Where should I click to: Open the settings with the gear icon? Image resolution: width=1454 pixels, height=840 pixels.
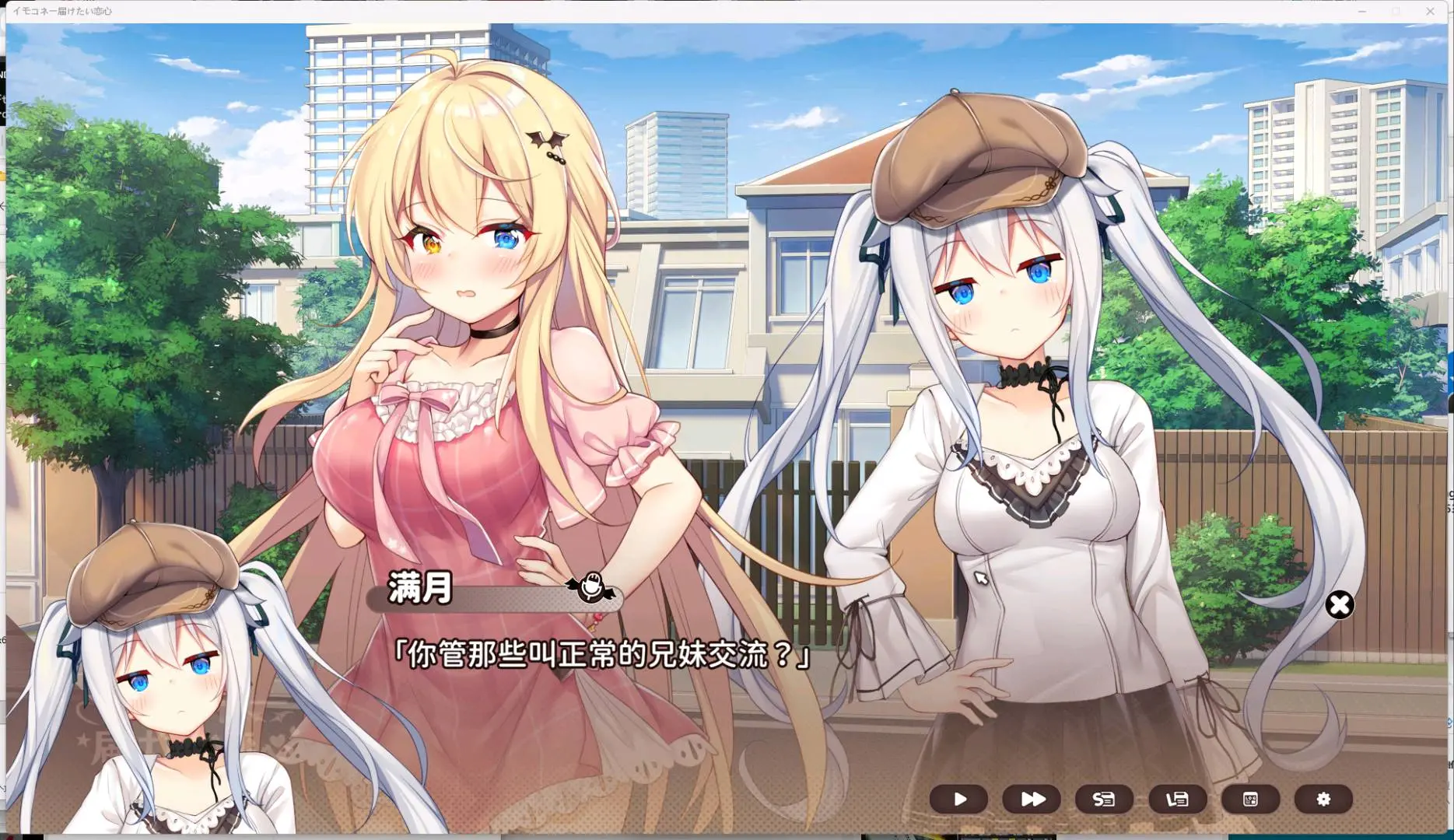[x=1323, y=799]
